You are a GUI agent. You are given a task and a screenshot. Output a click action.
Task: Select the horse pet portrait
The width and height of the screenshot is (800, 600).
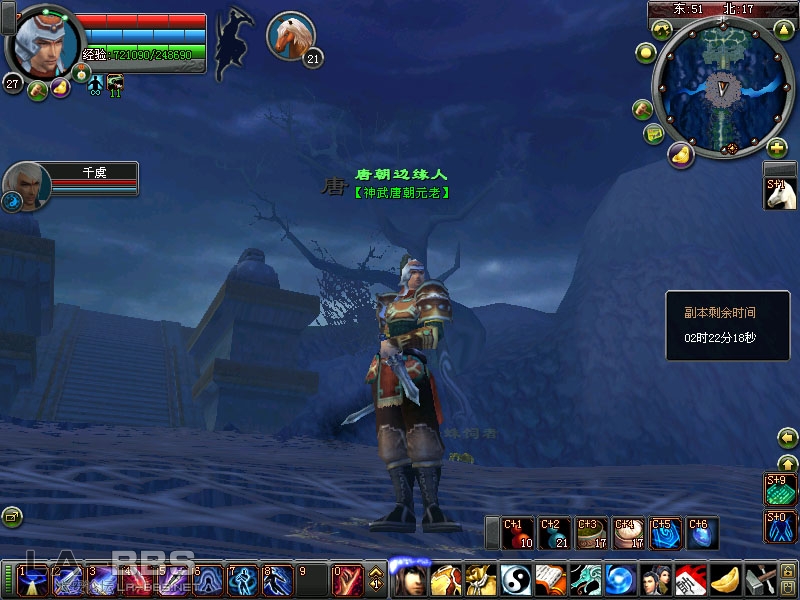(290, 35)
